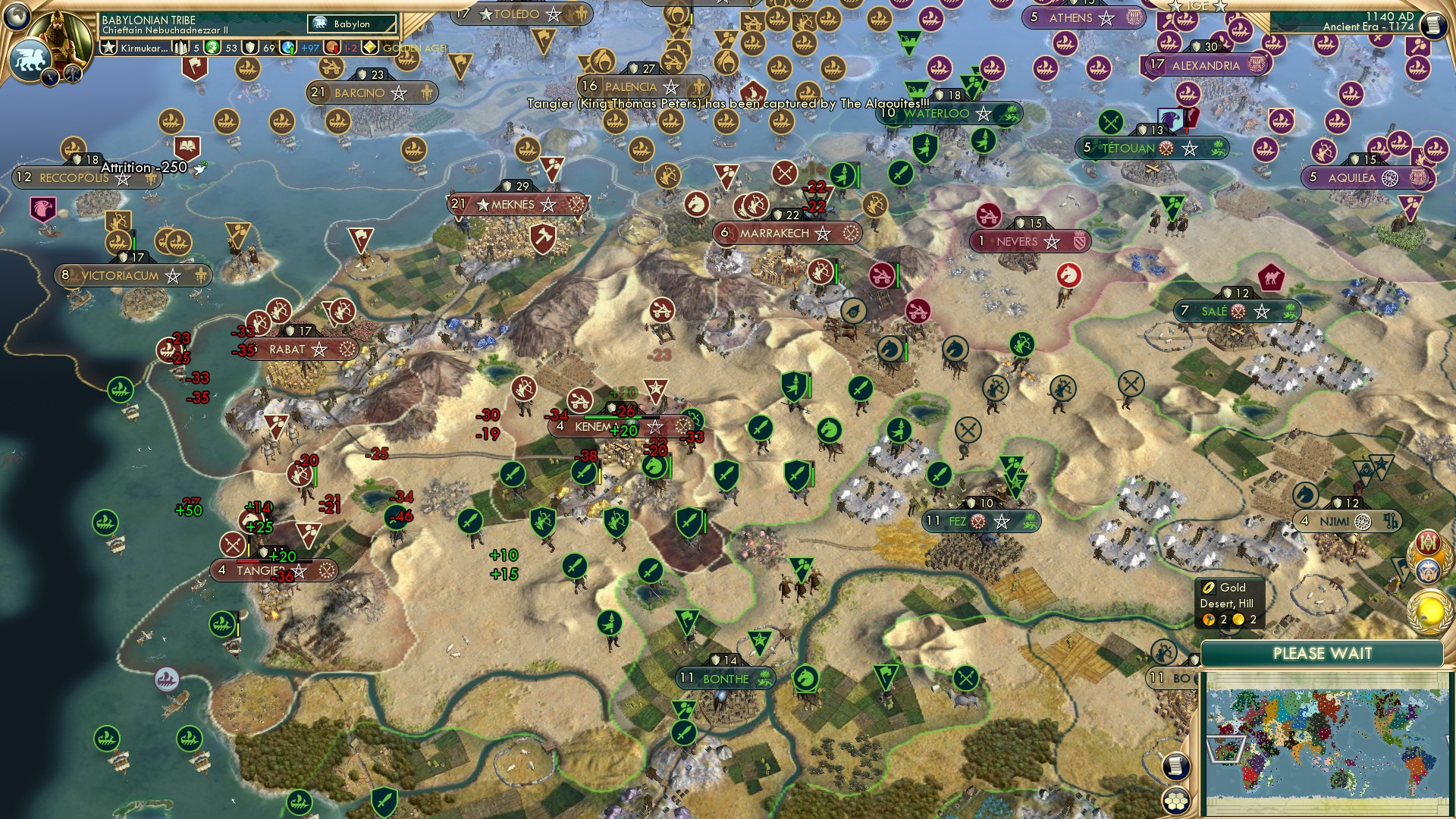The image size is (1456, 819).
Task: Click the blue science globe showing +97
Action: (x=289, y=47)
